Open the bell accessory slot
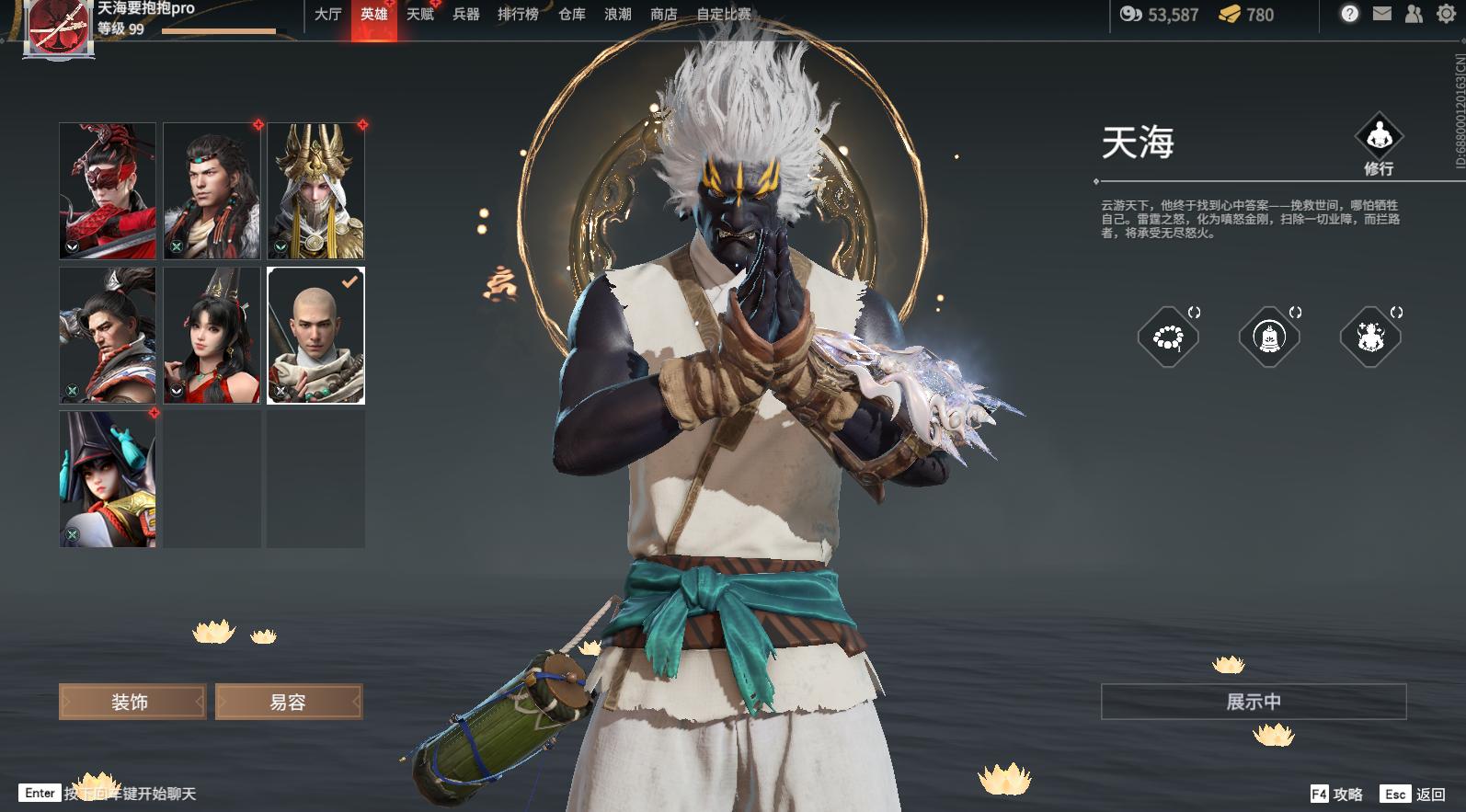 tap(1269, 337)
